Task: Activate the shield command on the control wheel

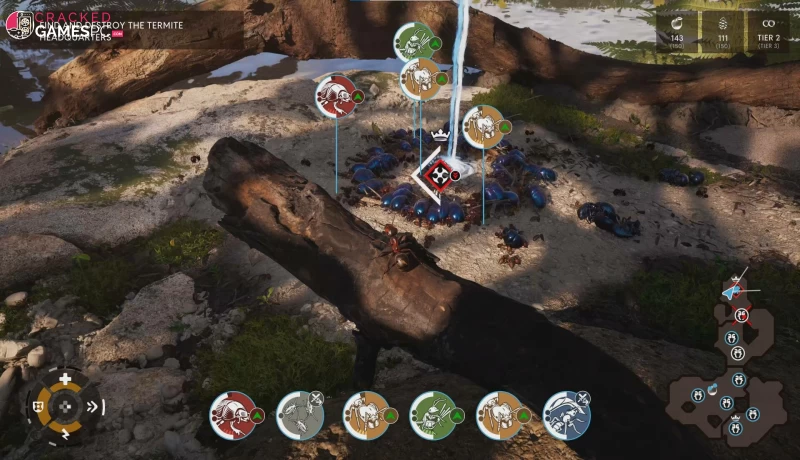Action: pos(38,406)
